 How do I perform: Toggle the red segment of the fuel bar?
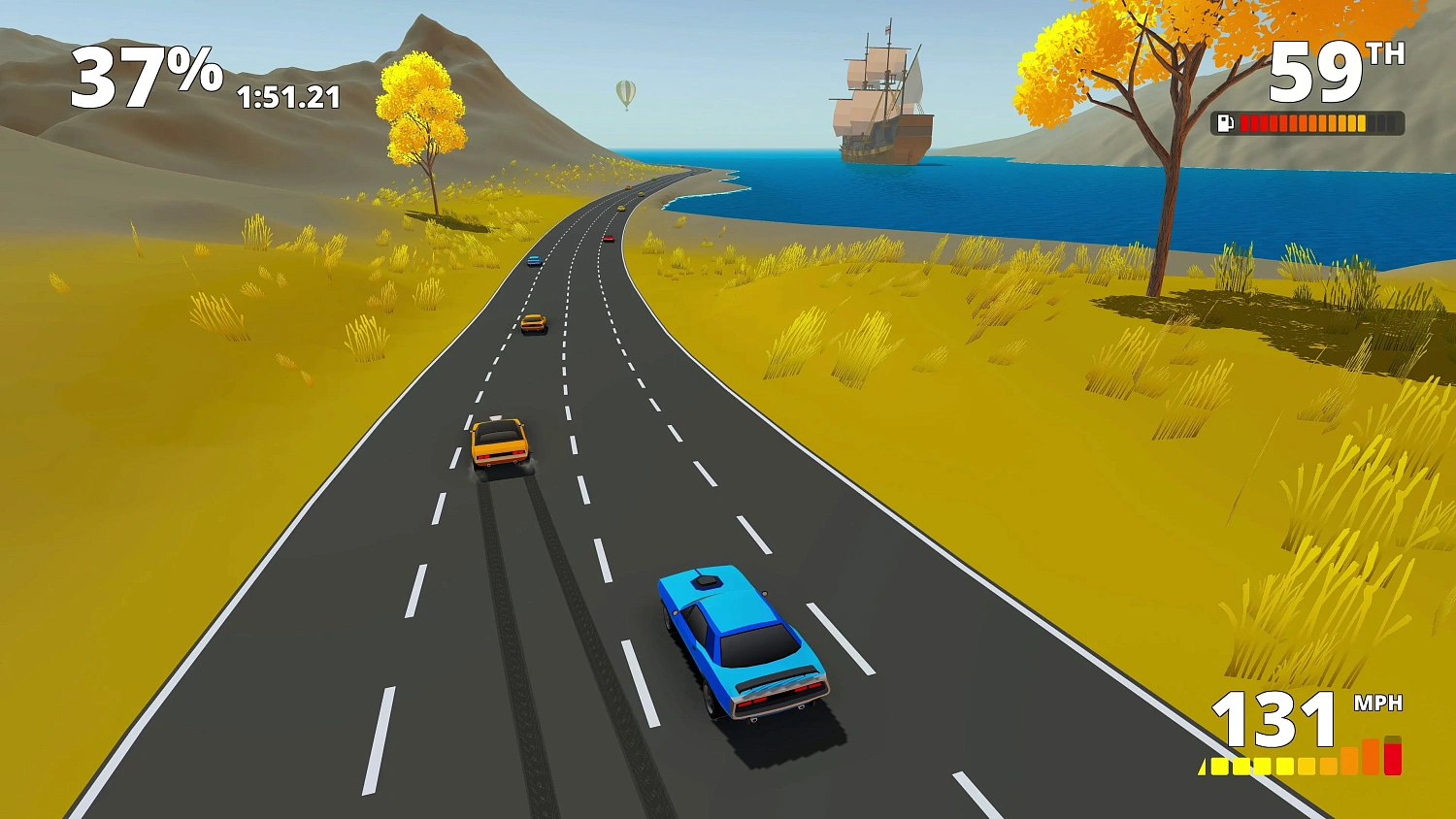tap(1252, 122)
